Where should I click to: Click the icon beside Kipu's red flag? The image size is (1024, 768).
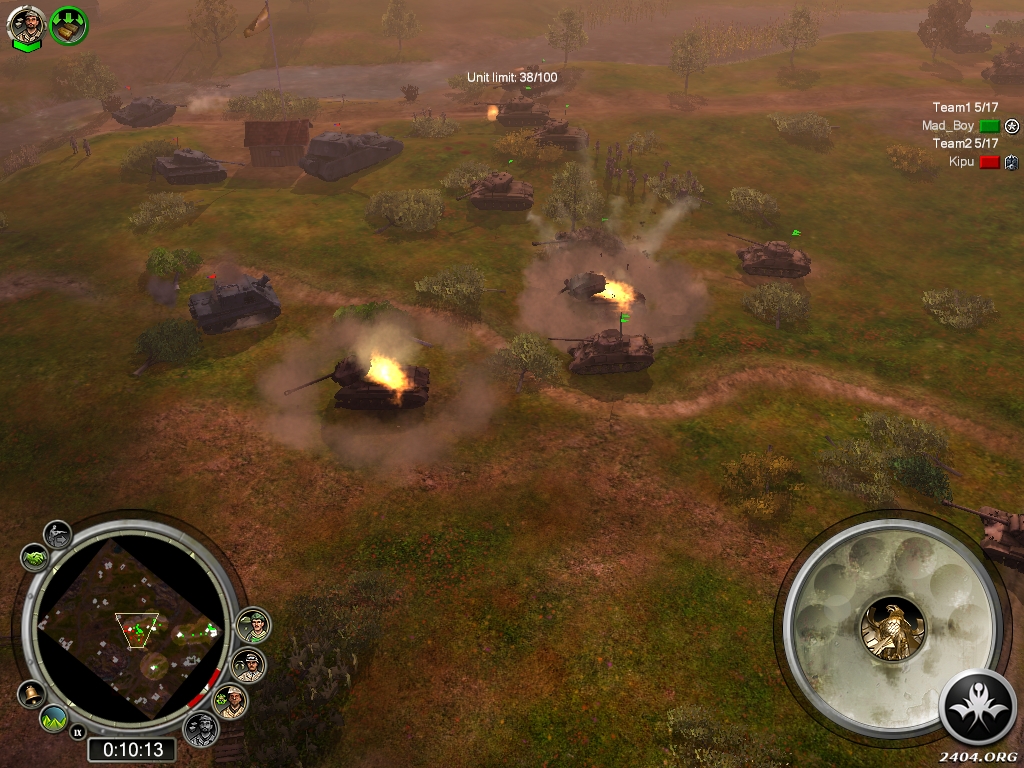pyautogui.click(x=1012, y=162)
